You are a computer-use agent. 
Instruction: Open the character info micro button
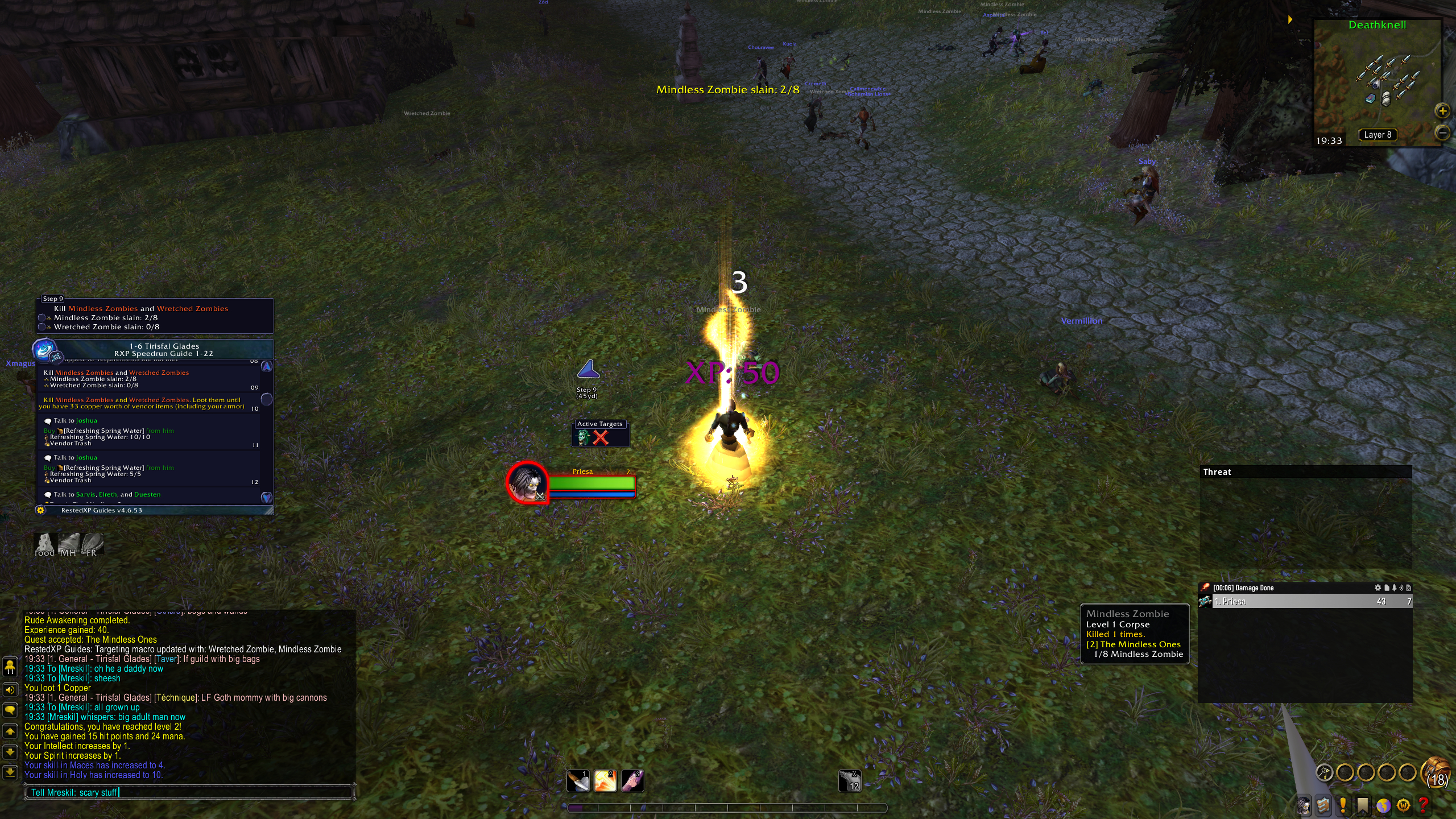pos(1303,805)
